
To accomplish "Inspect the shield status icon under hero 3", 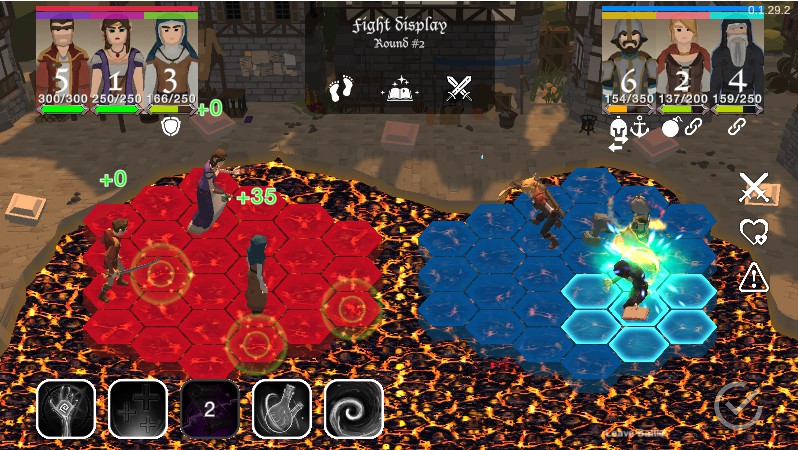I will tap(170, 127).
